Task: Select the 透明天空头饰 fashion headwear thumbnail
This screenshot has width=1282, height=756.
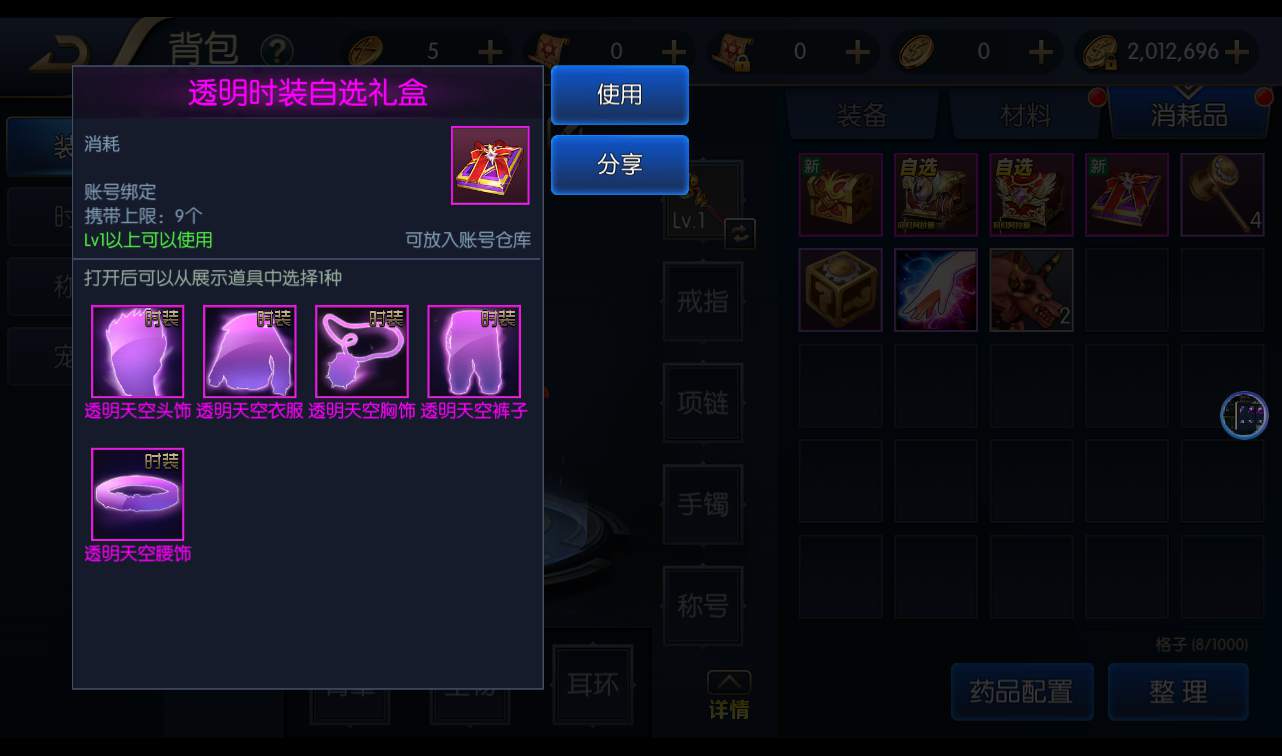Action: [137, 351]
